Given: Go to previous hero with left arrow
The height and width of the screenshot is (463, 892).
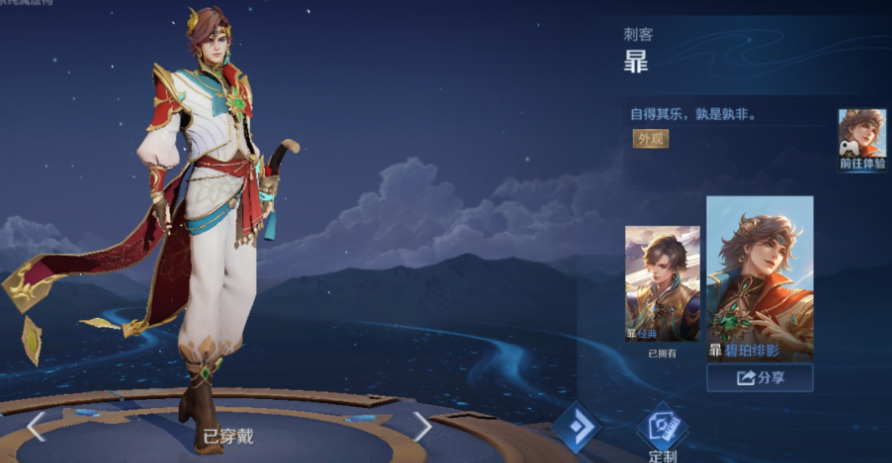Looking at the screenshot, I should click(x=36, y=427).
